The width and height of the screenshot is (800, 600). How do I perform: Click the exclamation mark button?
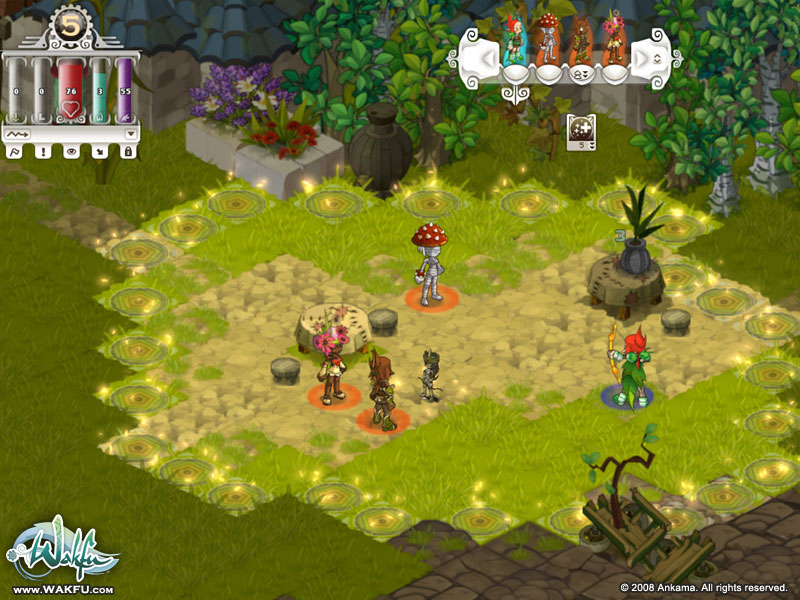pyautogui.click(x=43, y=151)
